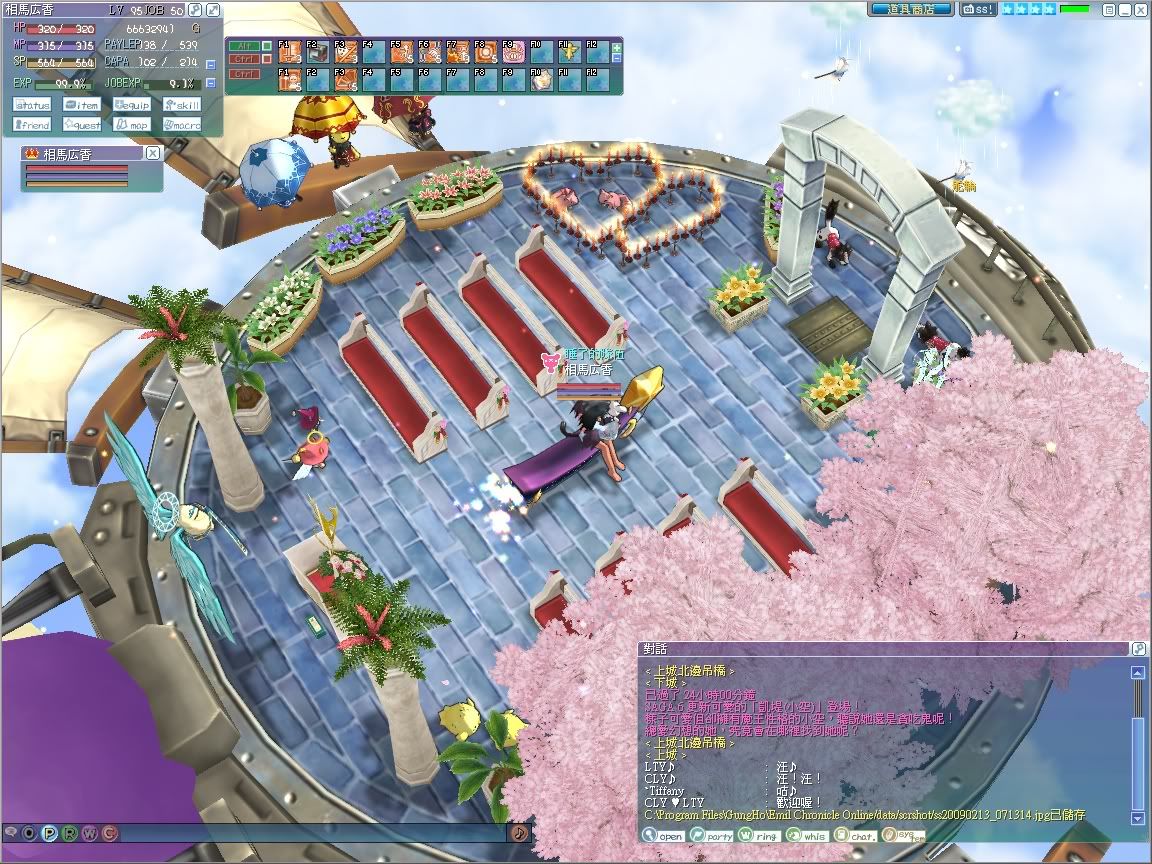Take a screenshot with the ss! button
The height and width of the screenshot is (864, 1152).
978,9
